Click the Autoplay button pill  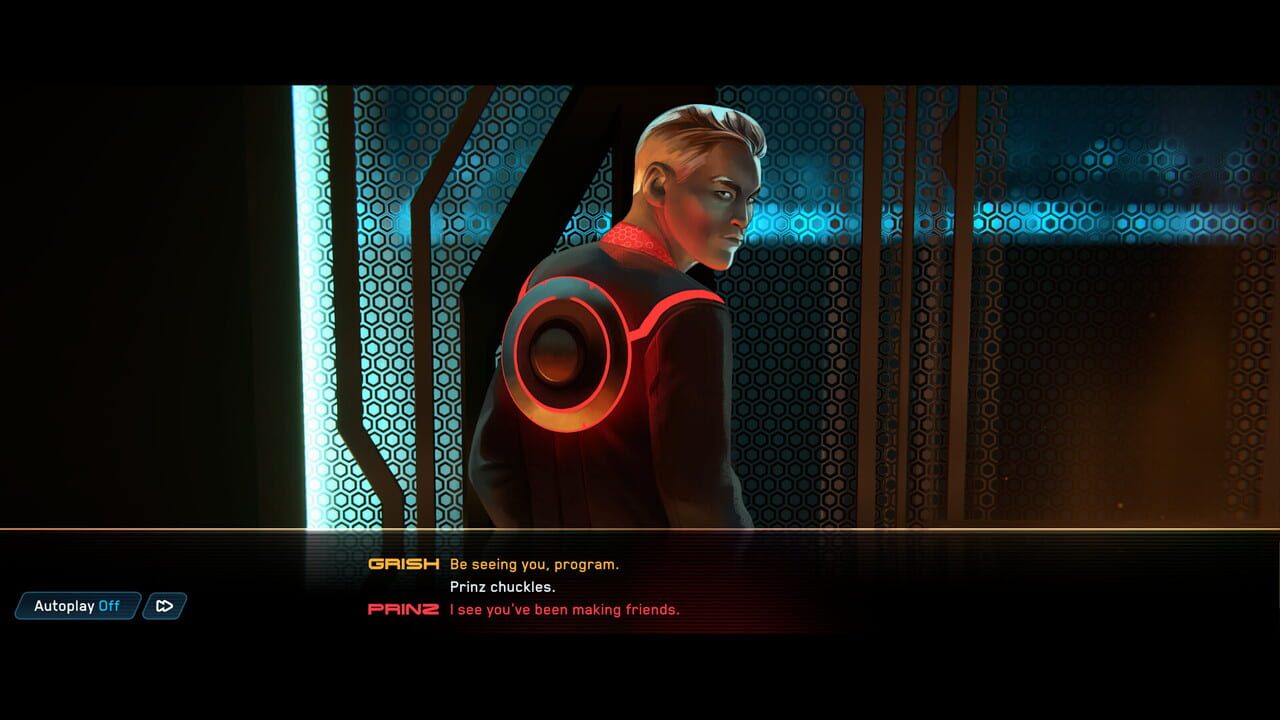click(x=78, y=606)
